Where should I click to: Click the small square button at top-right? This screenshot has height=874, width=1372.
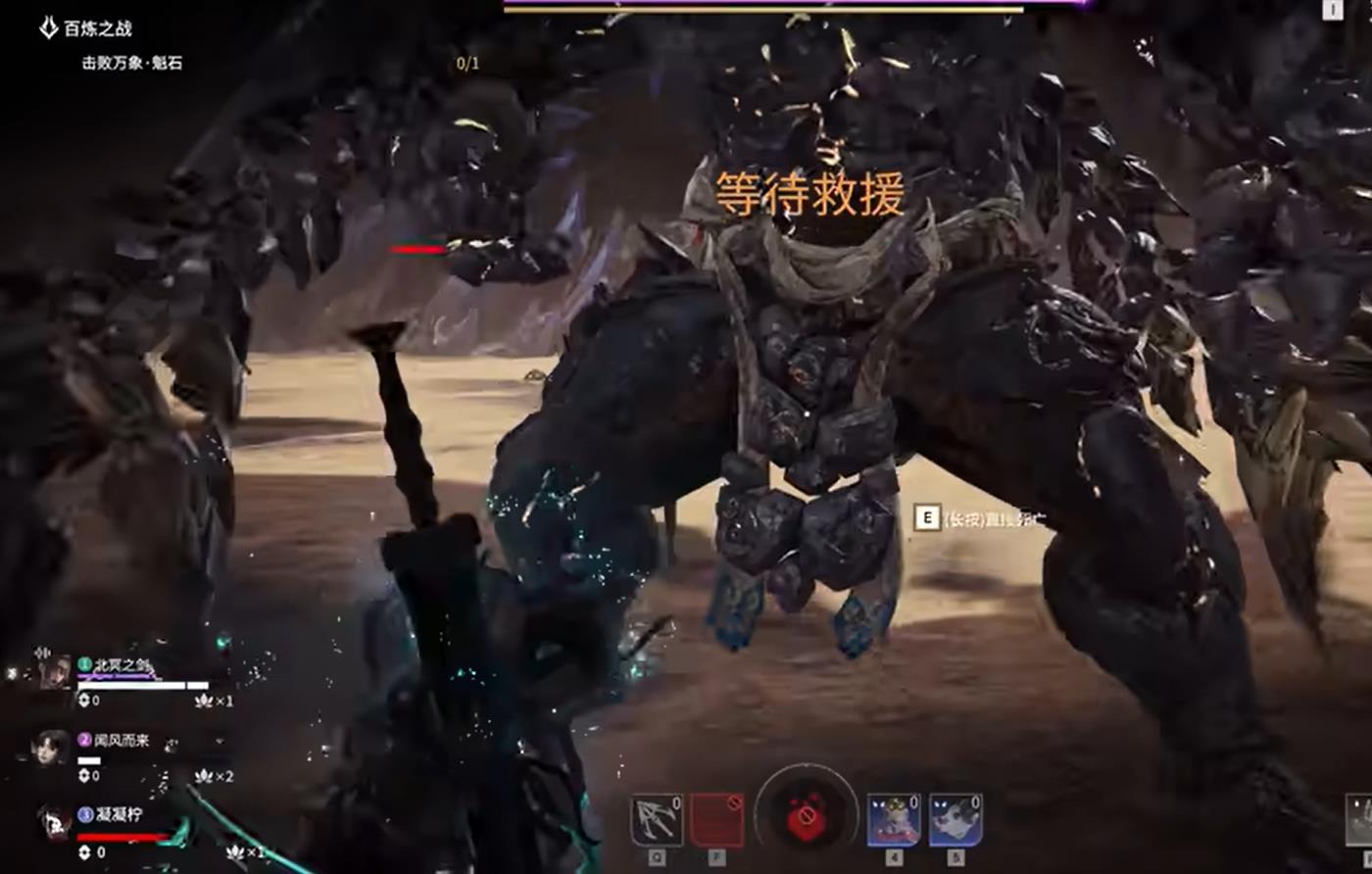coord(1332,10)
